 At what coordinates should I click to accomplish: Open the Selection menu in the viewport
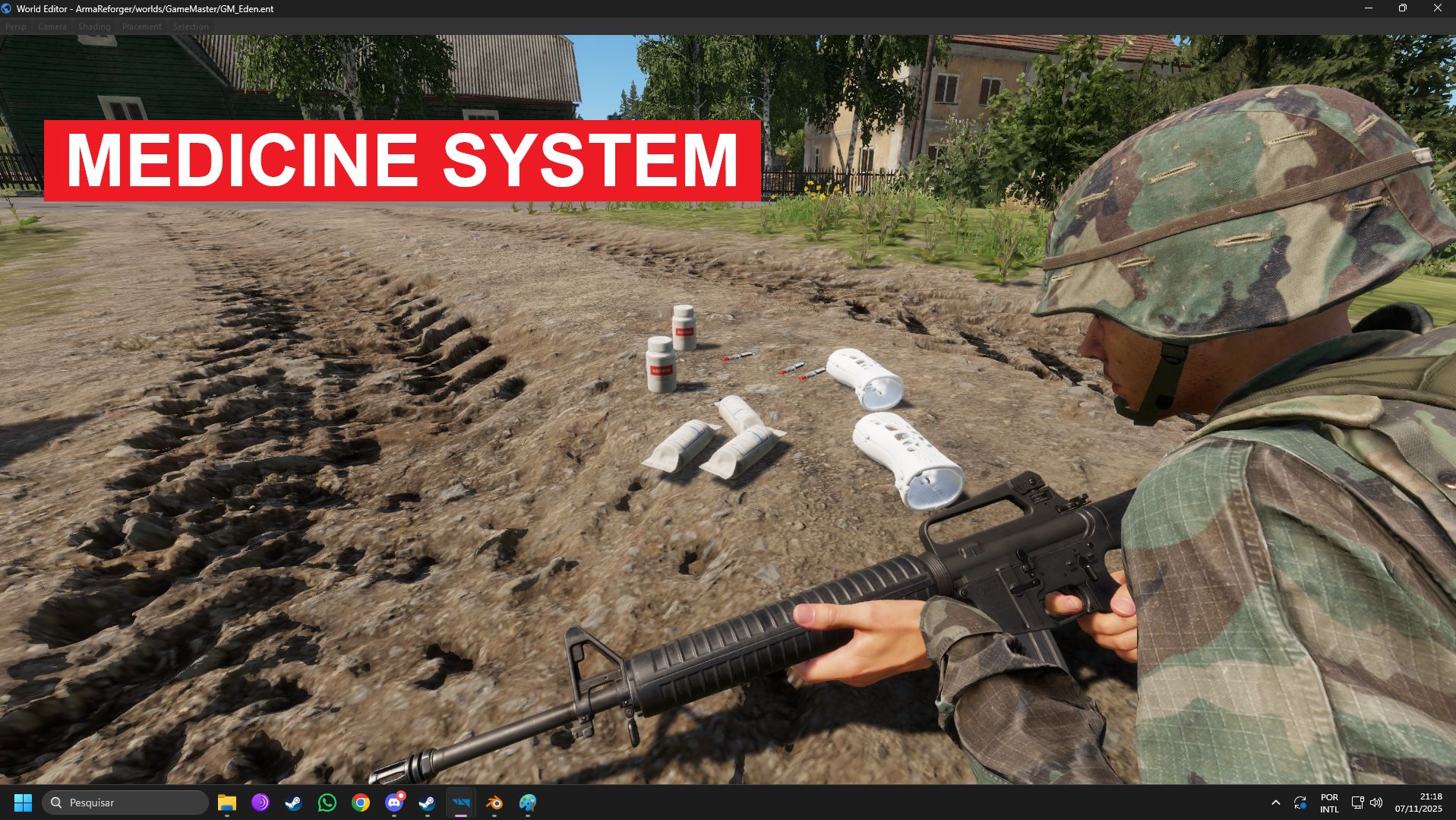click(191, 26)
